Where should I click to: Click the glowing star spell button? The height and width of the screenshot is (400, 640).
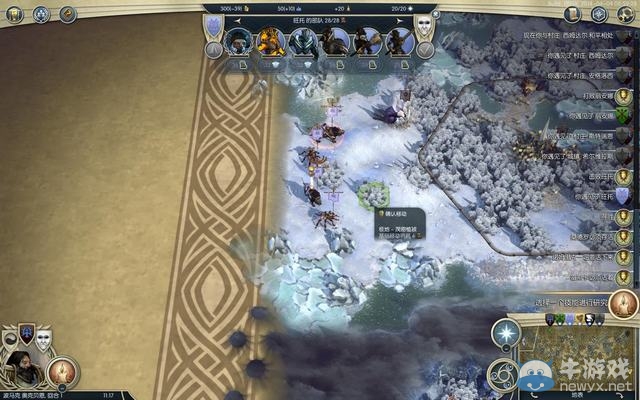[x=506, y=334]
